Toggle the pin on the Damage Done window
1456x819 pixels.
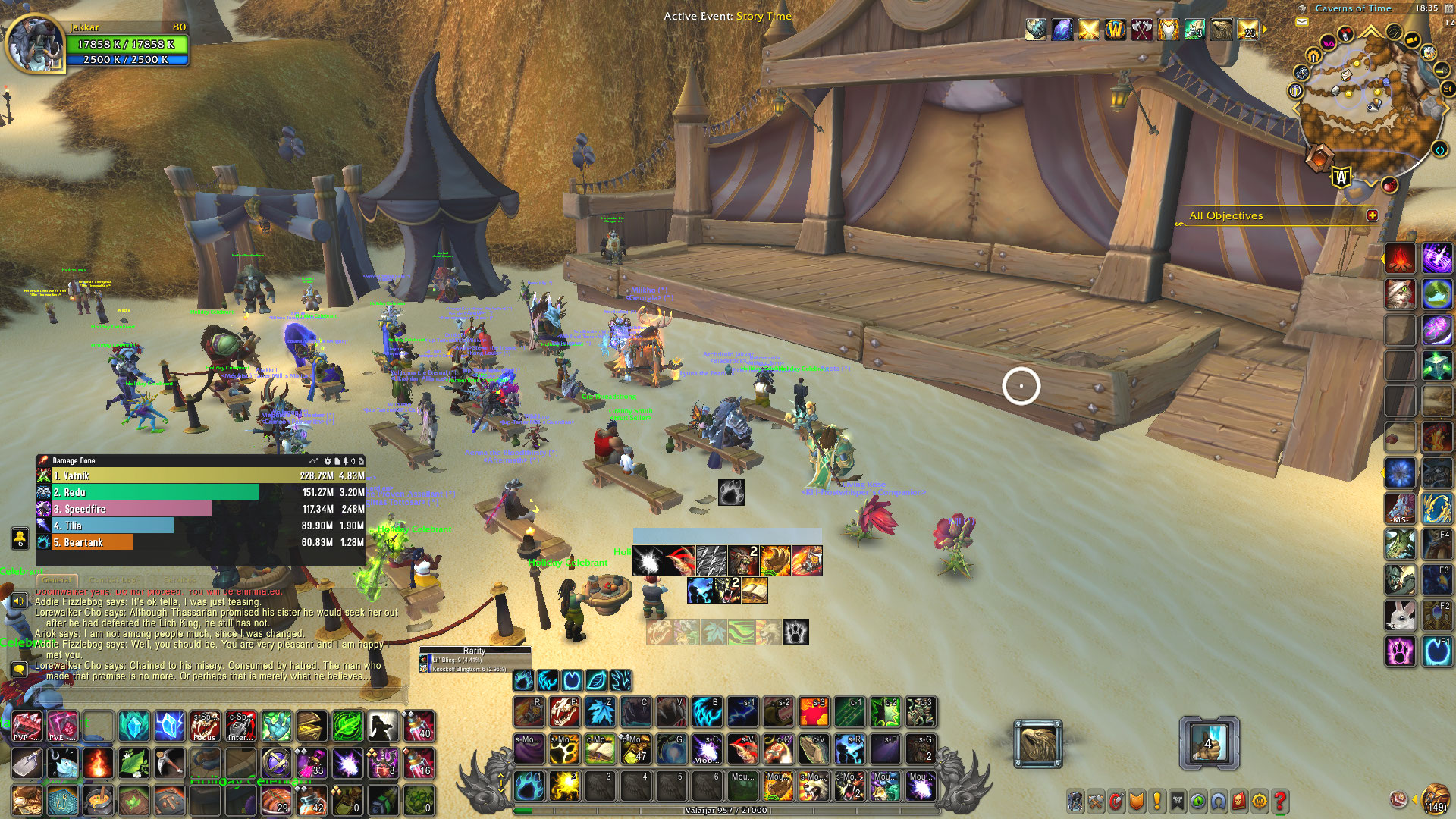coord(347,460)
